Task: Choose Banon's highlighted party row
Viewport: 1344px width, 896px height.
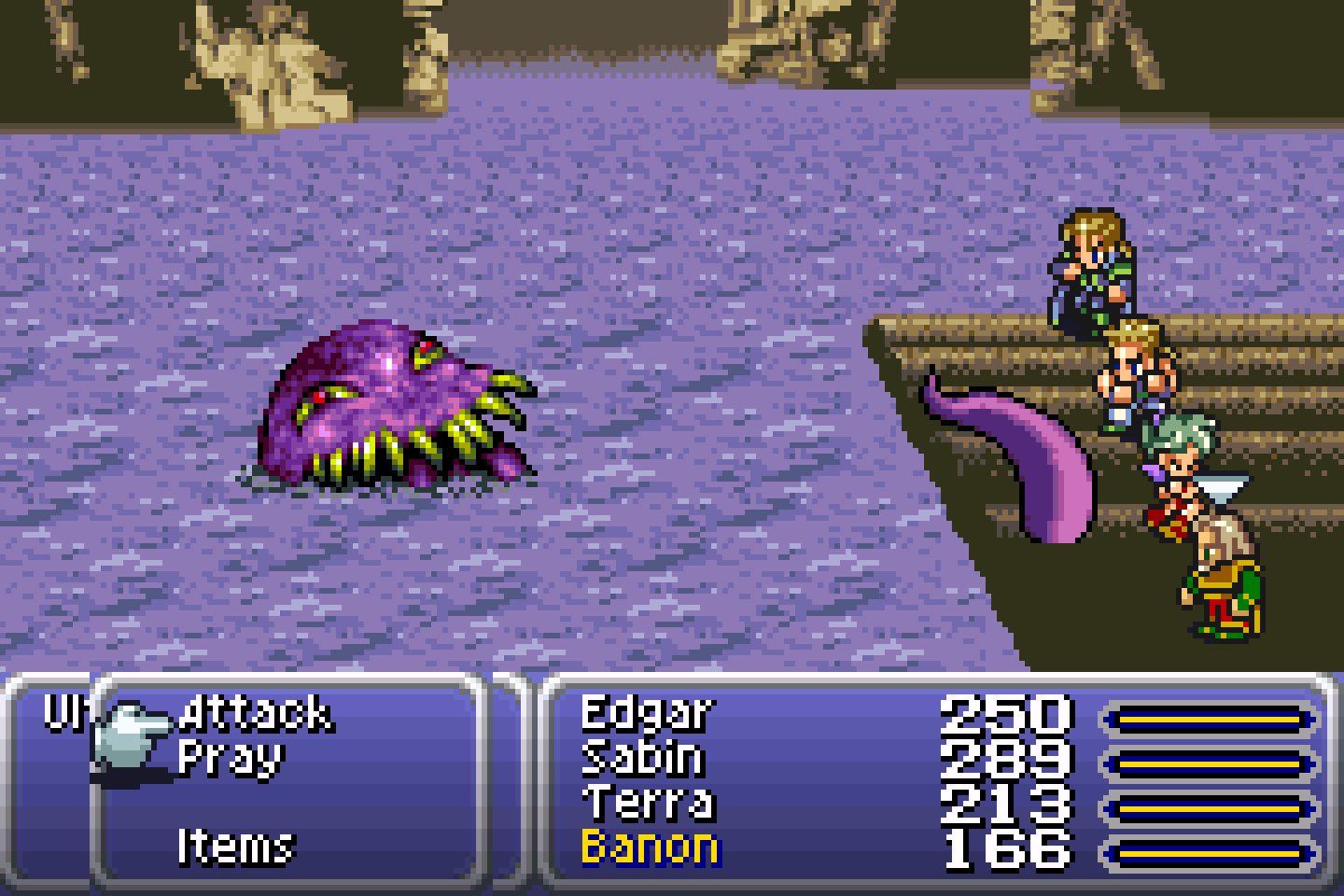Action: coord(650,847)
